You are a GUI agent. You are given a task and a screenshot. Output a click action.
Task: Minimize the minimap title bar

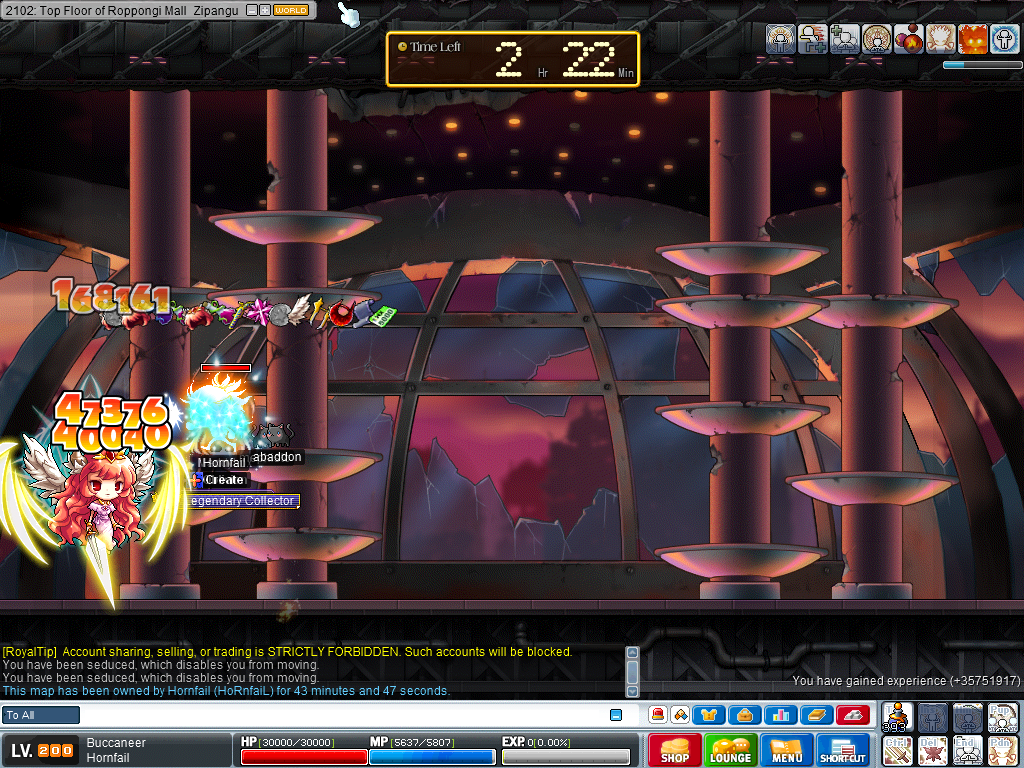(x=252, y=10)
